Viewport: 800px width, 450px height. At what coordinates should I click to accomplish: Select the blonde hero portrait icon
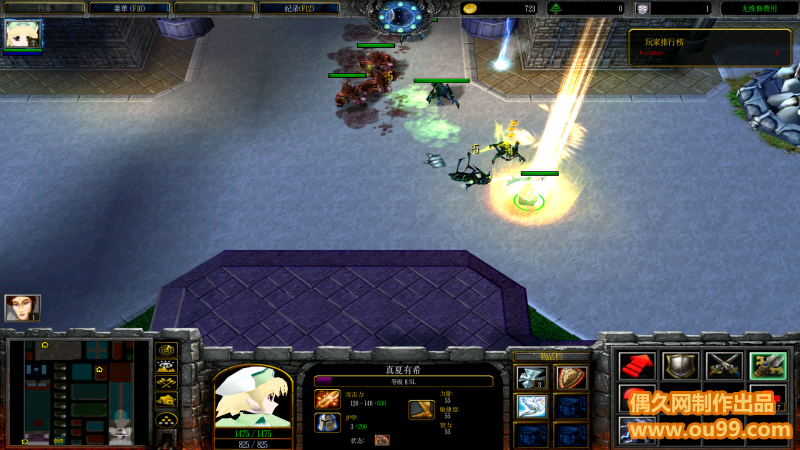pos(20,34)
